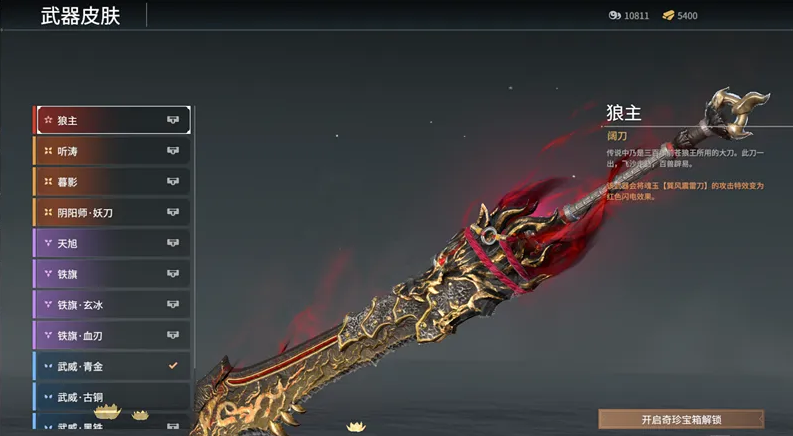Select the 天旭 weapon skin
This screenshot has height=436, width=793.
112,243
